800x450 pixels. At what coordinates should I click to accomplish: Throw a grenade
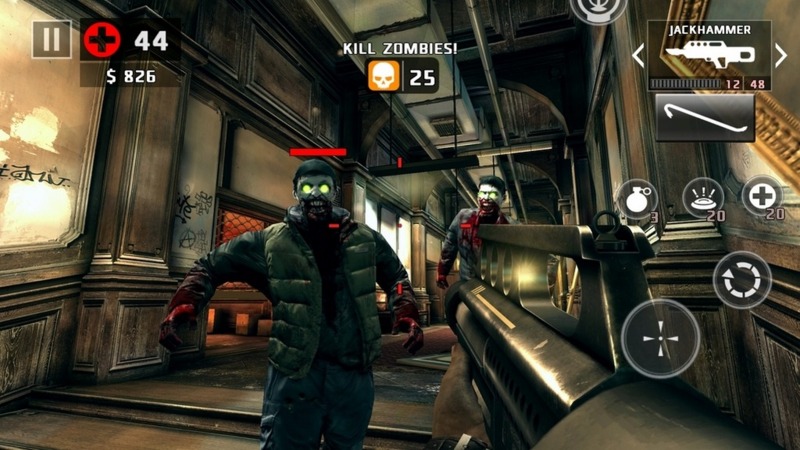point(636,198)
